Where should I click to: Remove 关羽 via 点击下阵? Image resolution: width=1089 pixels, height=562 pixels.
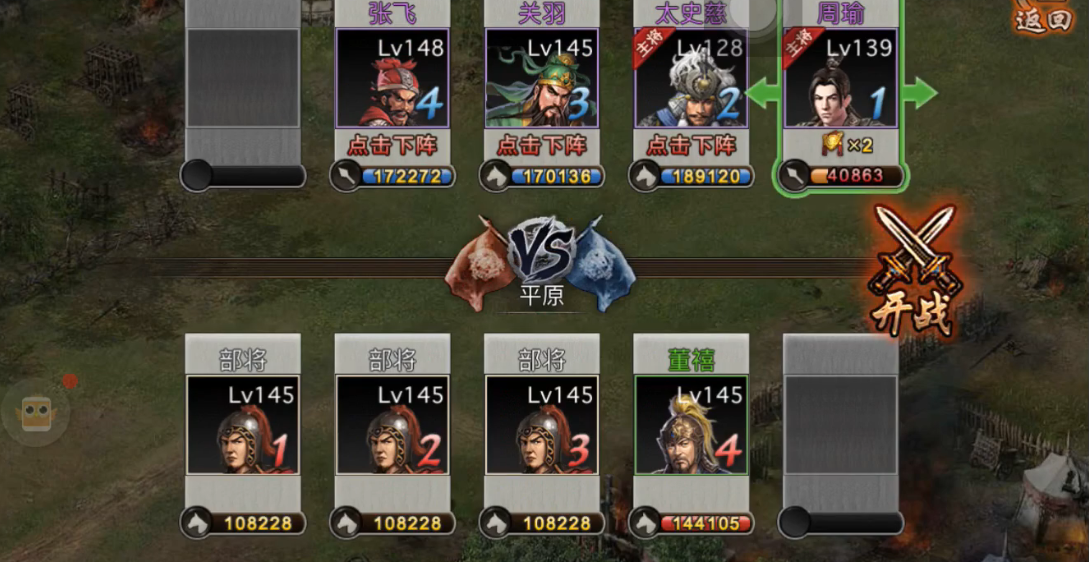click(541, 146)
